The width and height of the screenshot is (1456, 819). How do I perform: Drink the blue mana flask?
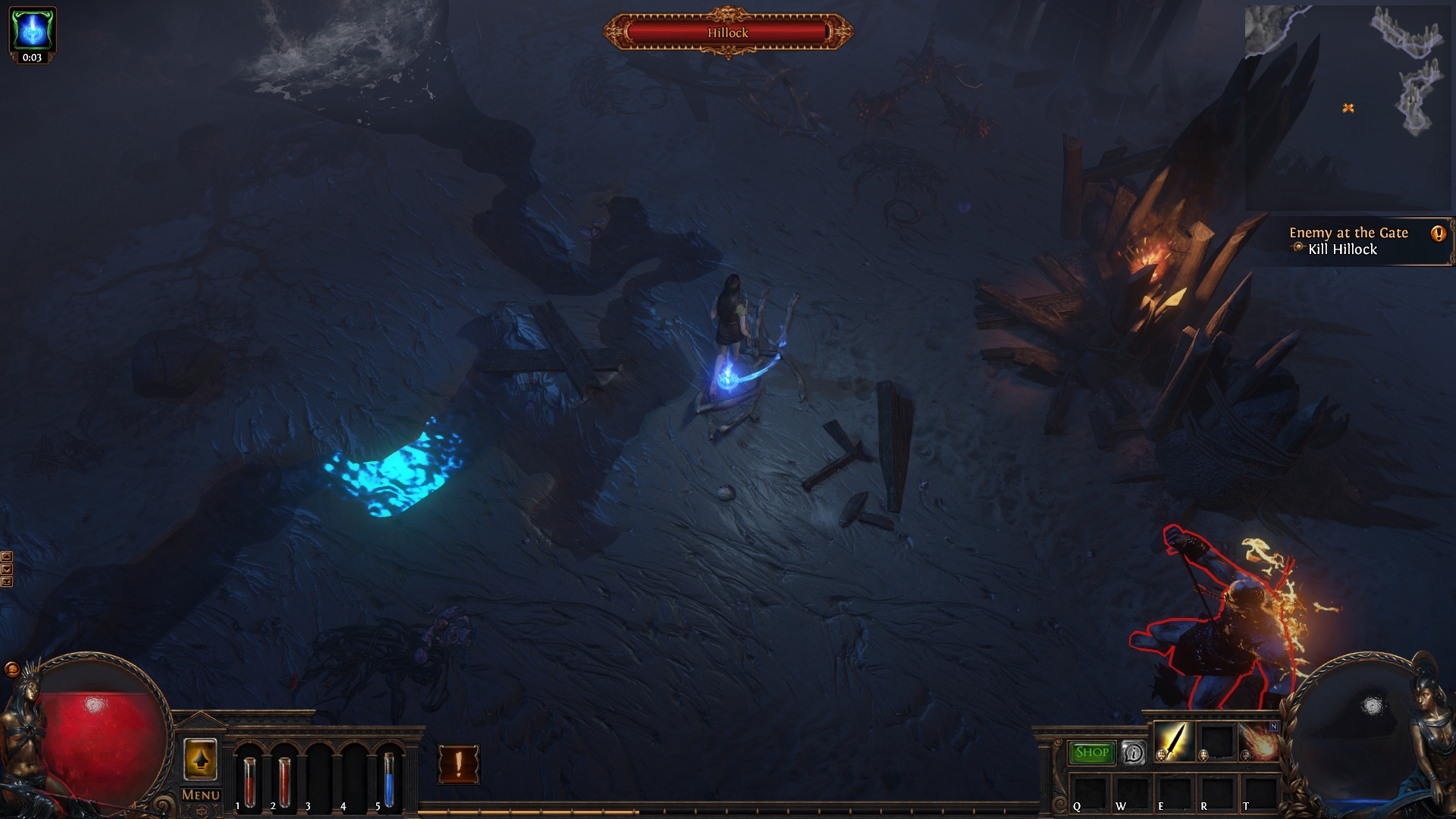pos(388,780)
